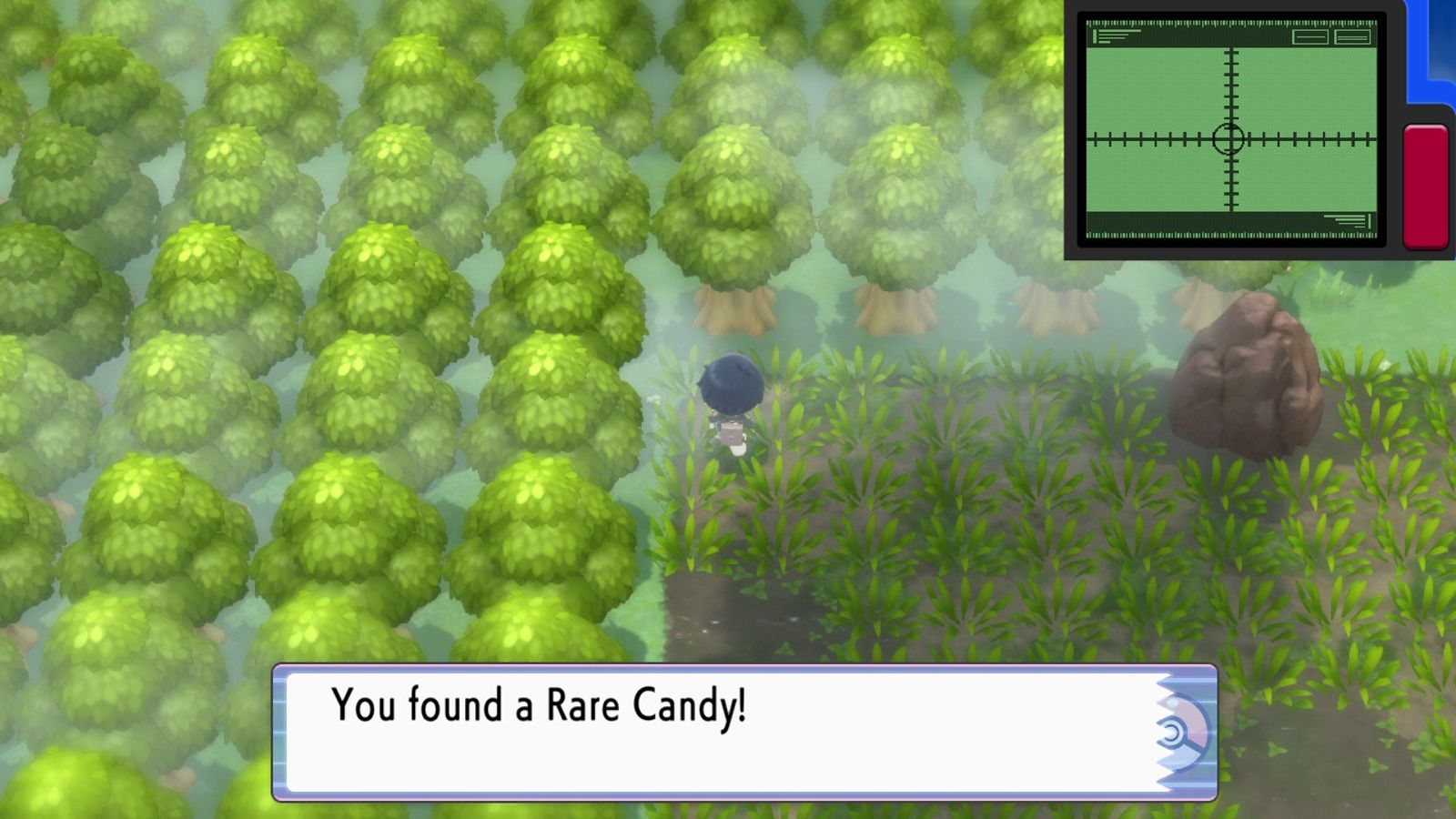Tap the vertical axis of the dowsing grid
Screen dimensions: 1456x819
point(1230,82)
